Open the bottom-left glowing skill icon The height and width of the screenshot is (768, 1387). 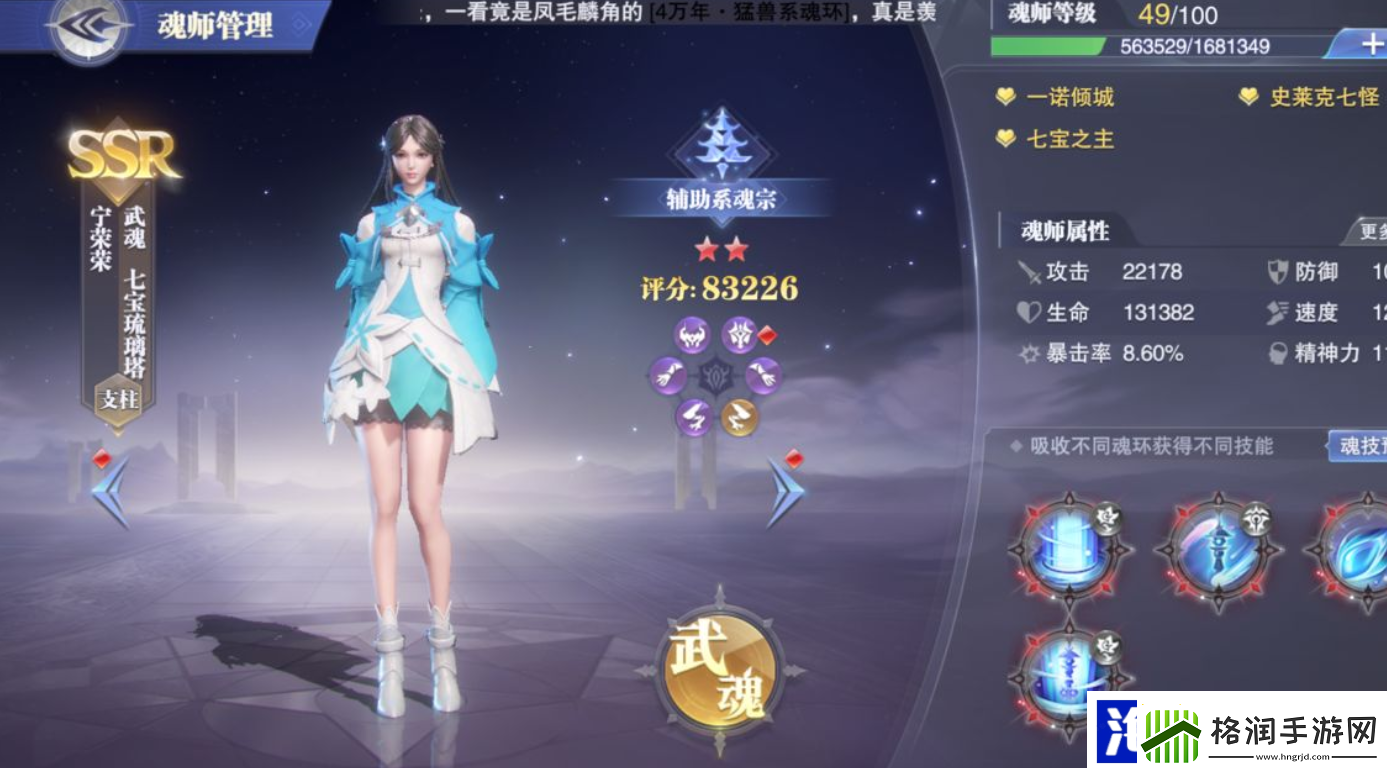click(x=1068, y=678)
